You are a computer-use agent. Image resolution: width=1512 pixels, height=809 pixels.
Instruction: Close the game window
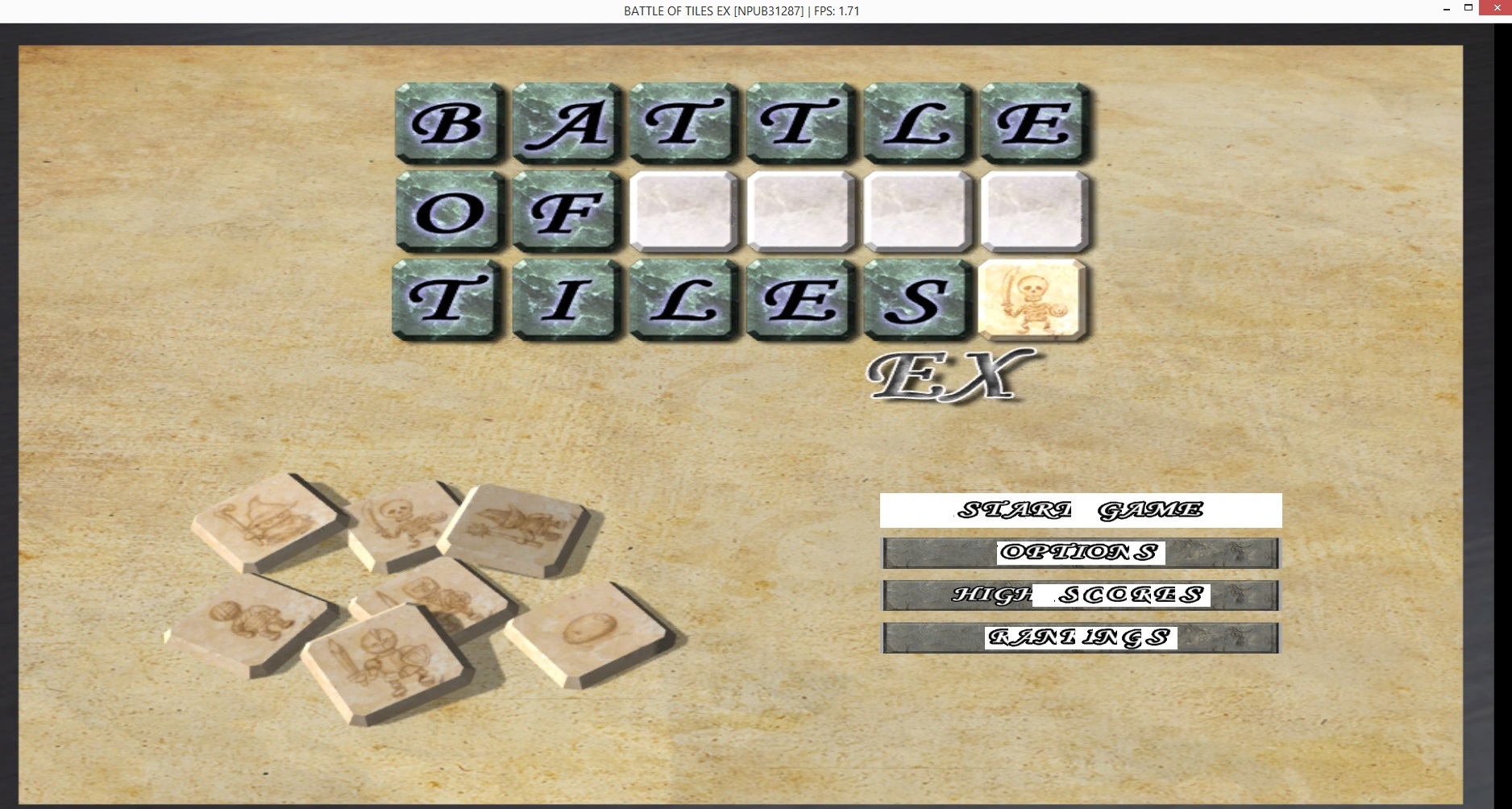tap(1497, 8)
